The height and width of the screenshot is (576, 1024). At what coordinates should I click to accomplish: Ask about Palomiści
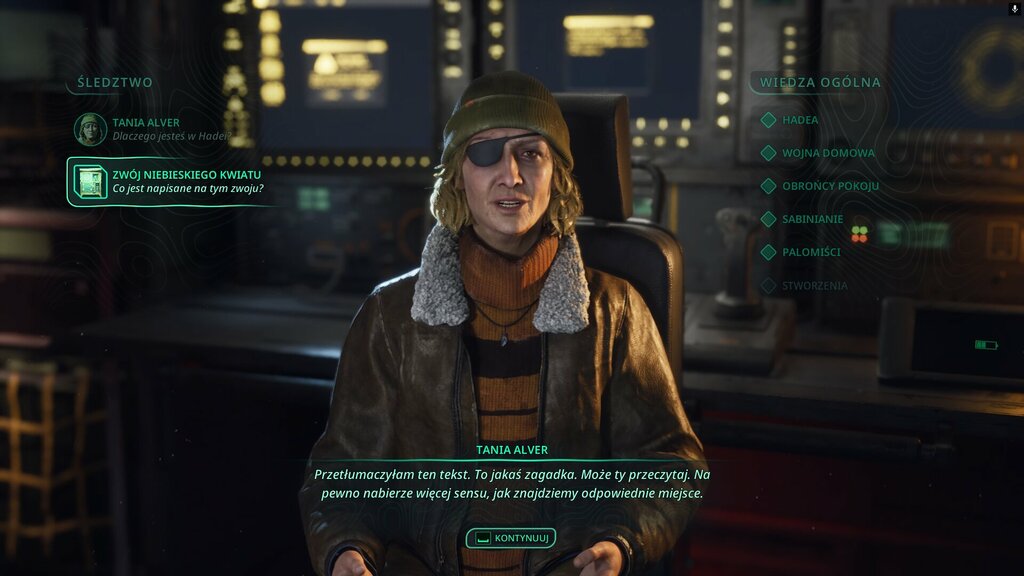tap(810, 252)
